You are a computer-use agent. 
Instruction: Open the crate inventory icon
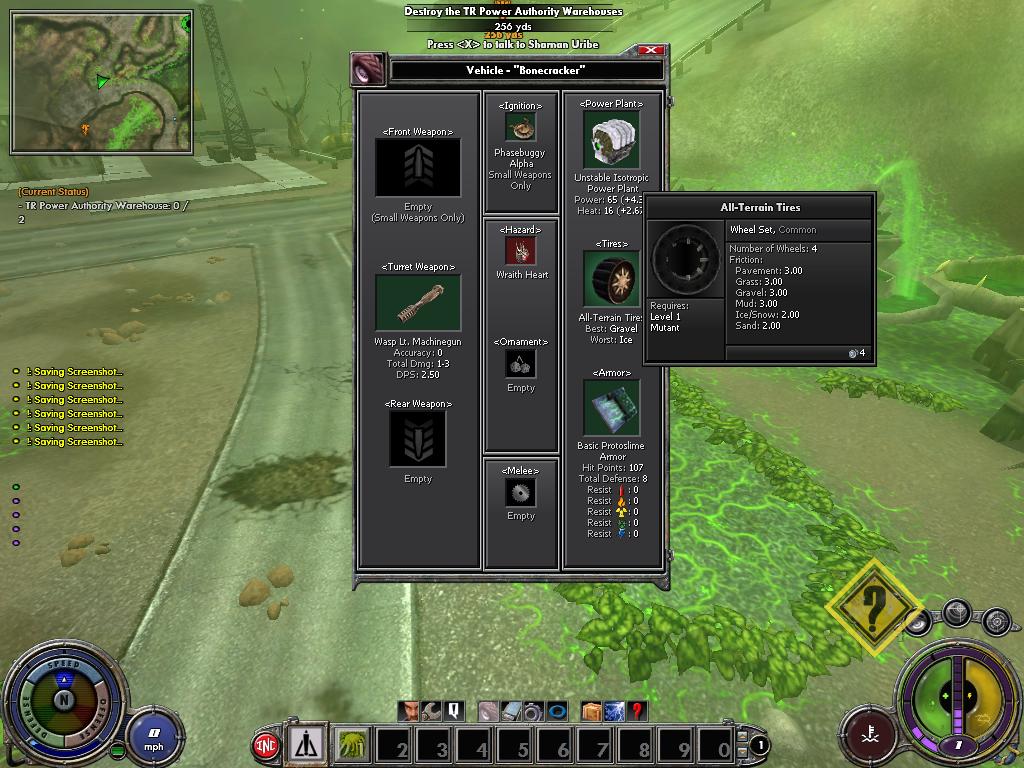pos(591,711)
